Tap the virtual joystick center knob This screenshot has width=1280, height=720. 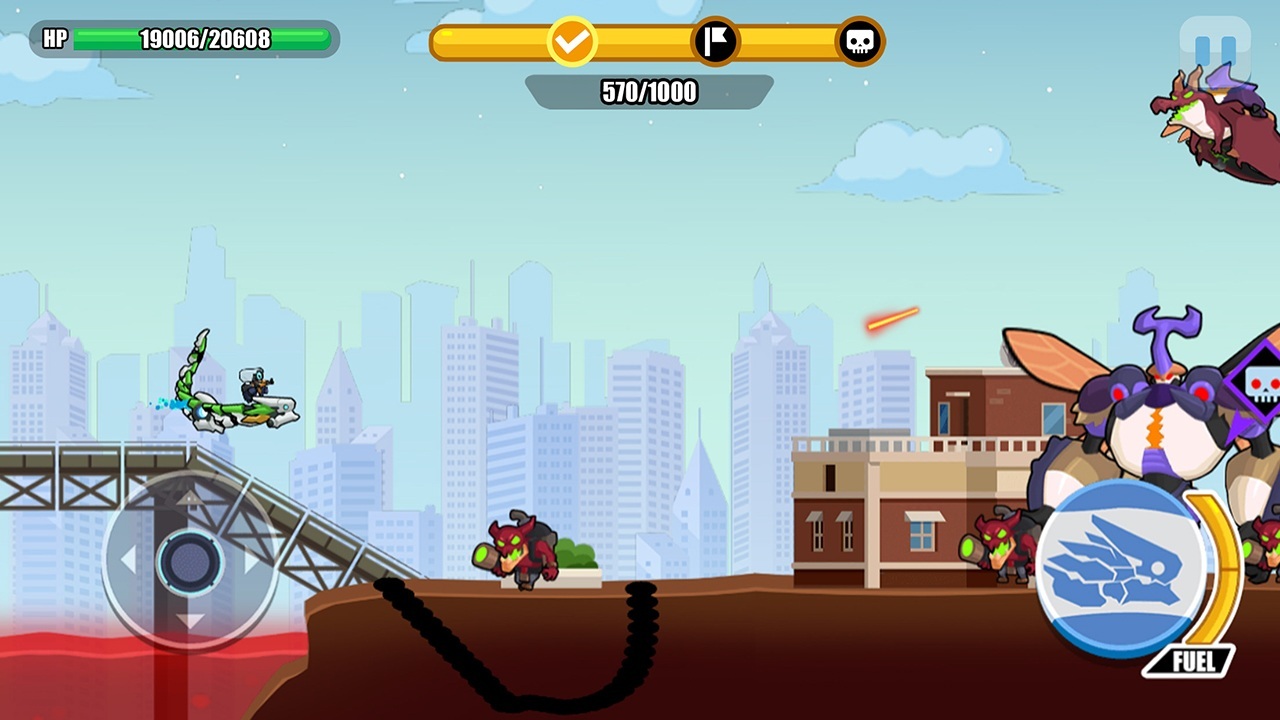coord(189,560)
